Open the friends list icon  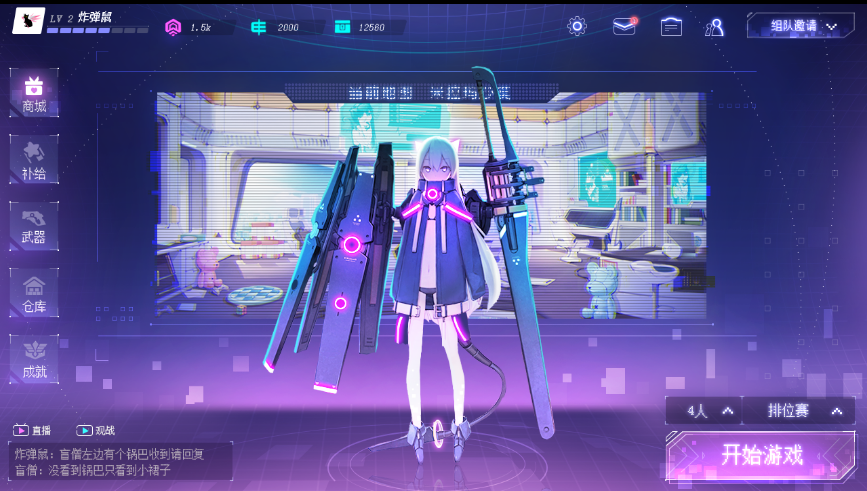[x=715, y=27]
